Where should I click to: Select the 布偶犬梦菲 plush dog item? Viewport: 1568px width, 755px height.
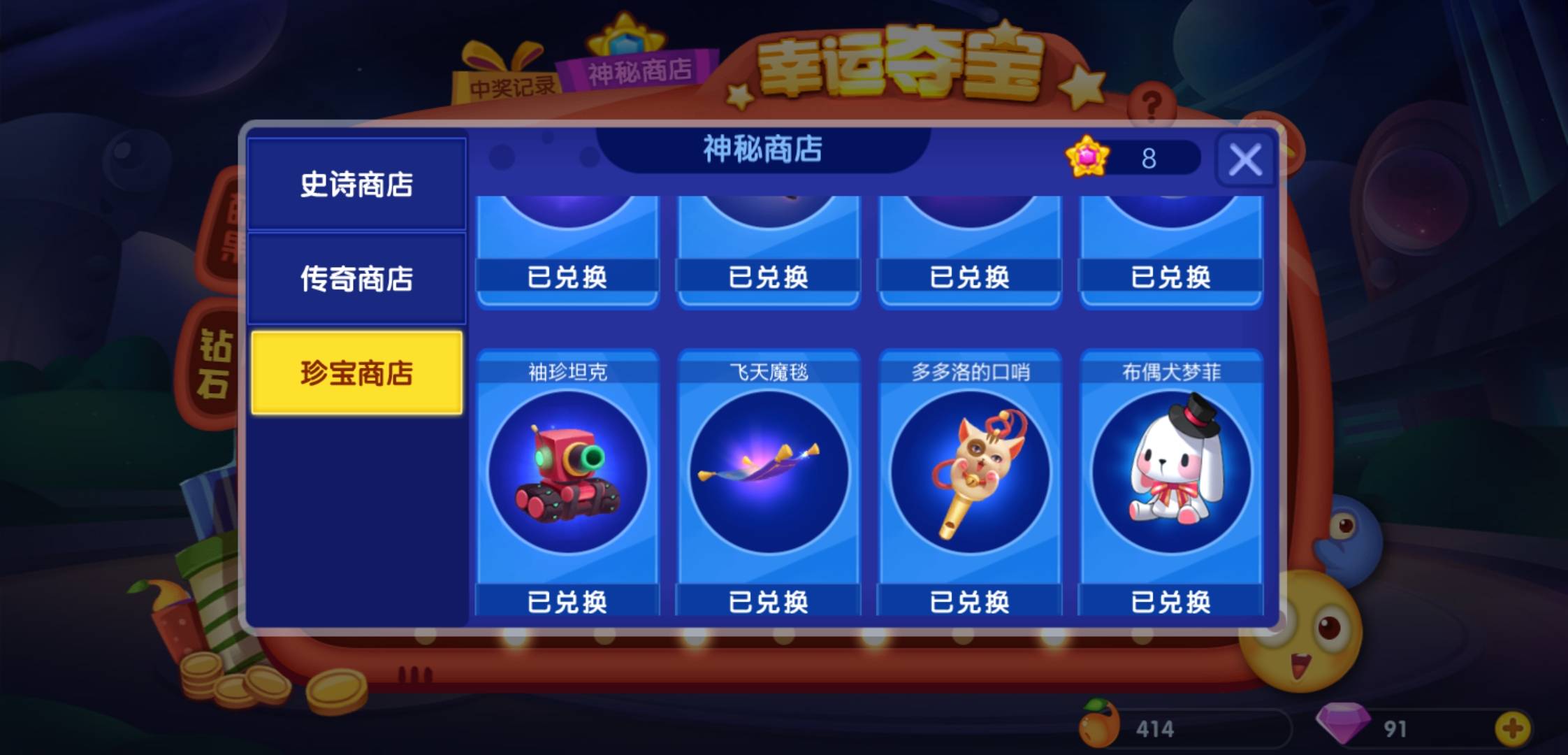(1171, 472)
